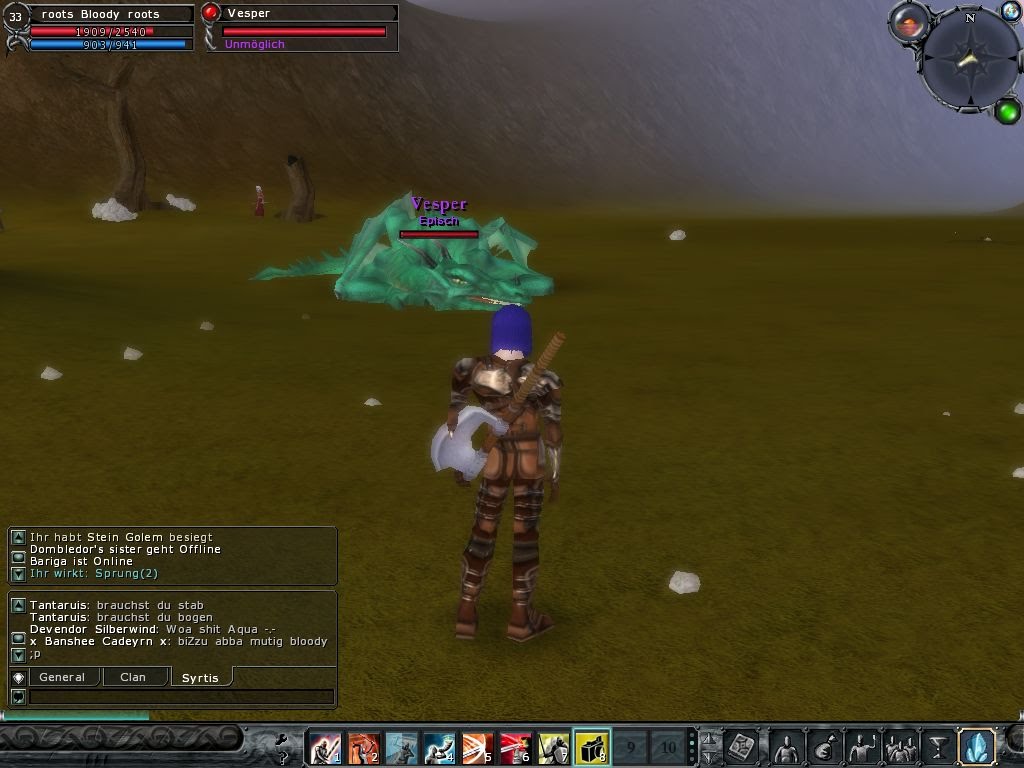
Task: Switch to the Clan chat tab
Action: 133,677
